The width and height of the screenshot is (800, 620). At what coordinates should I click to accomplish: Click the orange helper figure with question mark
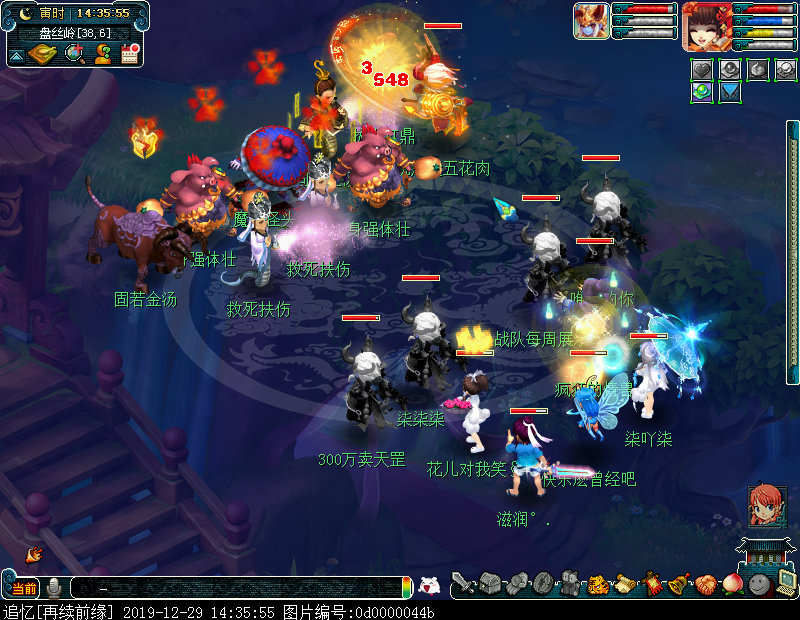[102, 54]
